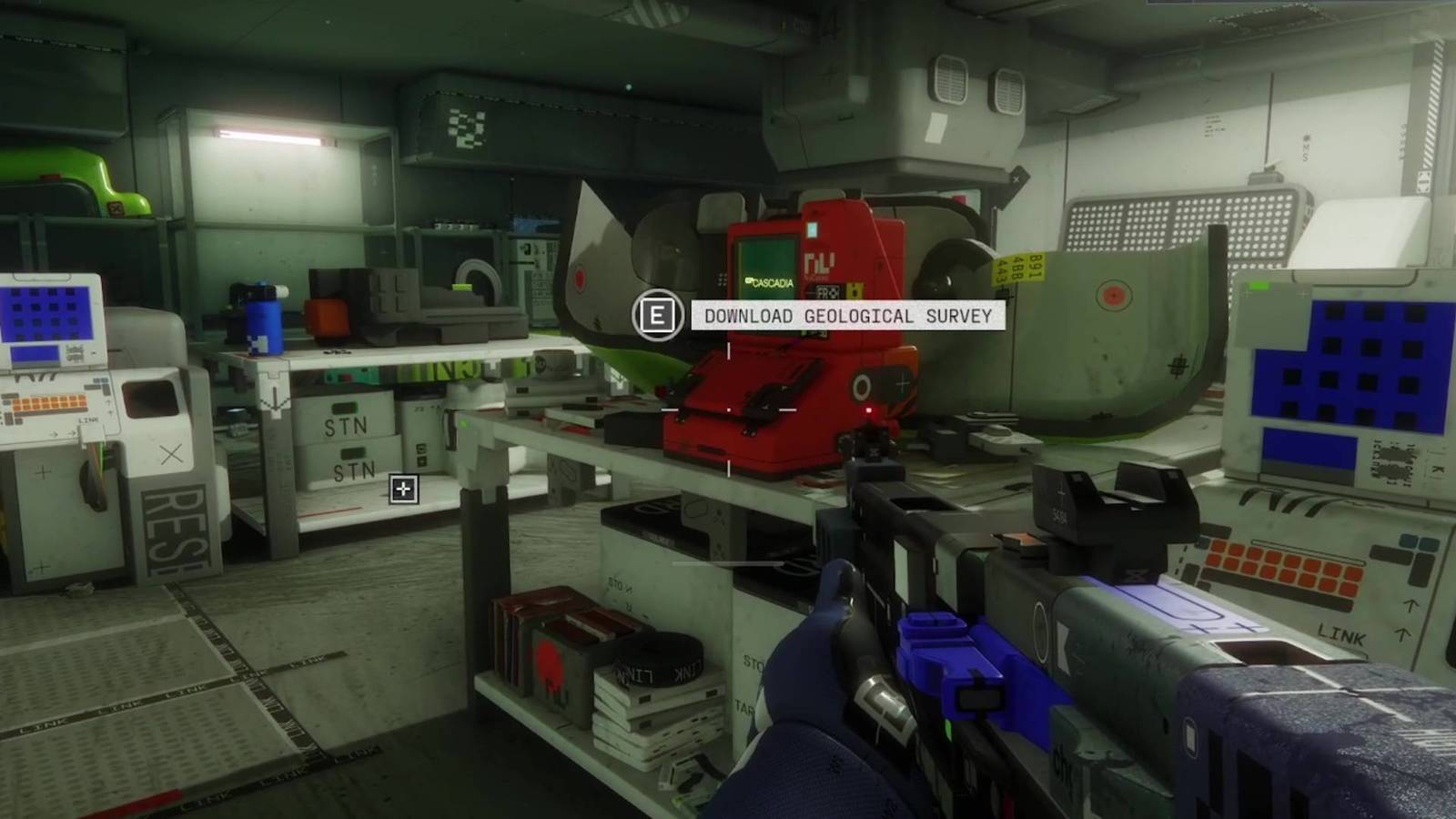The image size is (1456, 819).
Task: Click the crosshair reticle at screen center
Action: (x=728, y=409)
